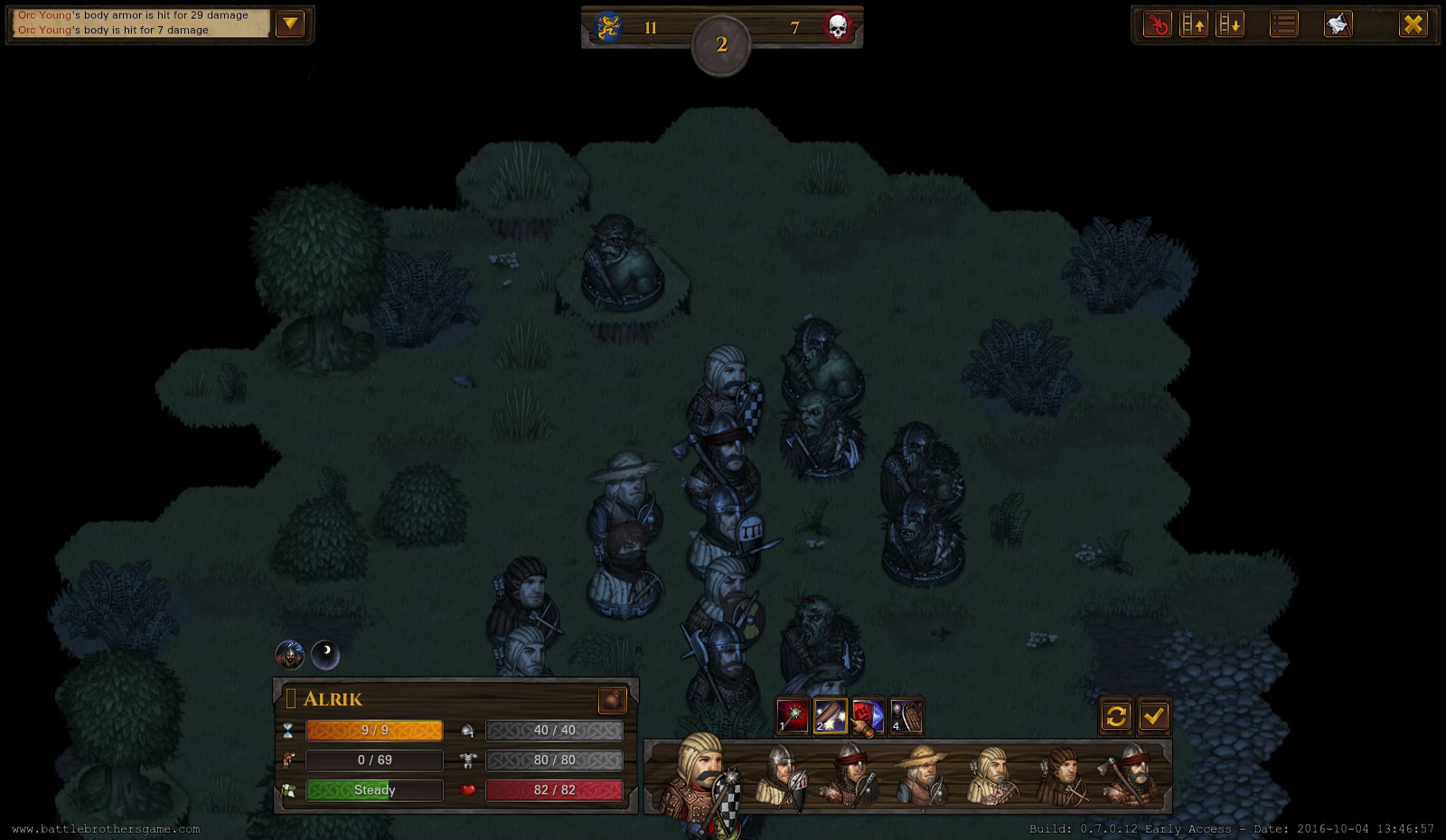Lower camera level with ladder down button
Image resolution: width=1446 pixels, height=840 pixels.
1230,24
